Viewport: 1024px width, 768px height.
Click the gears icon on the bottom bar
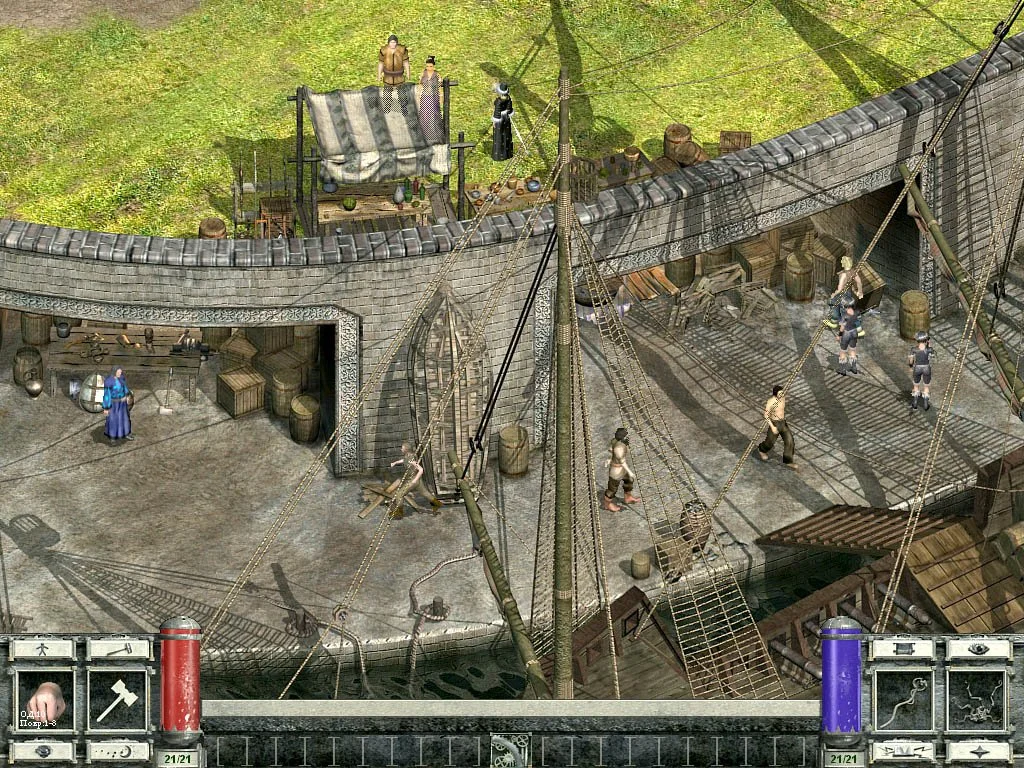[x=509, y=751]
